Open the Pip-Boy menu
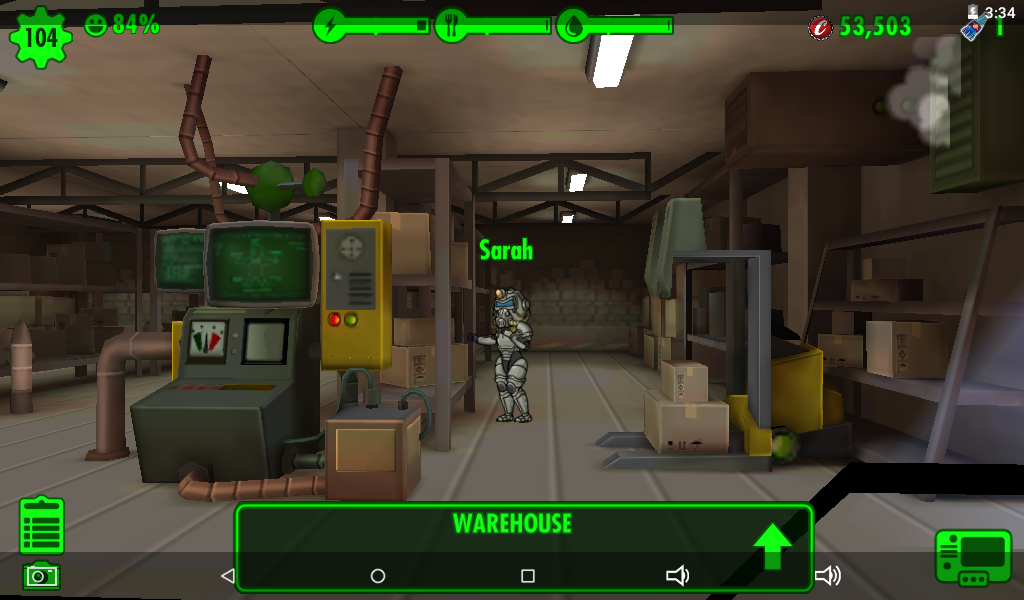Viewport: 1024px width, 600px height. pyautogui.click(x=973, y=557)
